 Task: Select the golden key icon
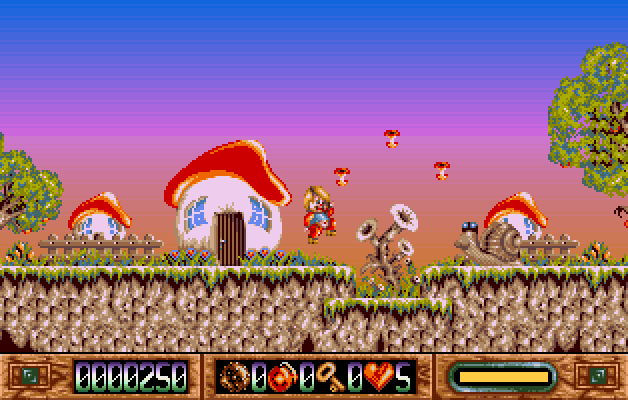pos(330,377)
